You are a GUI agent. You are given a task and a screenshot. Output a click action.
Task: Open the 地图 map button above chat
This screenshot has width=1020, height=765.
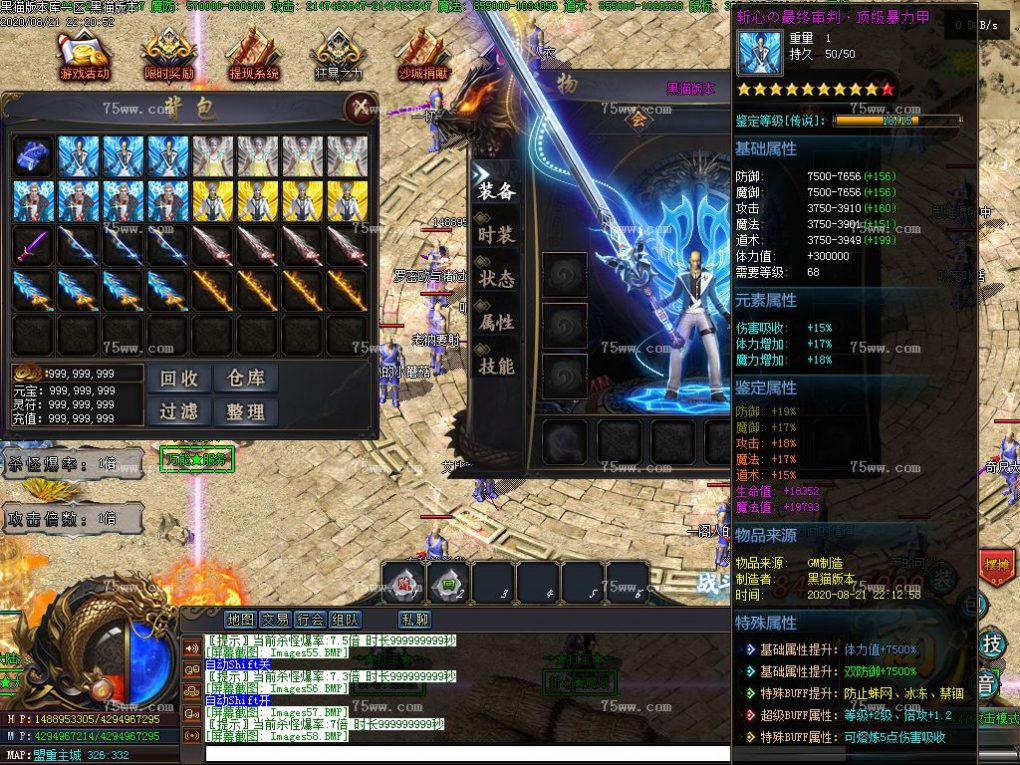[240, 619]
